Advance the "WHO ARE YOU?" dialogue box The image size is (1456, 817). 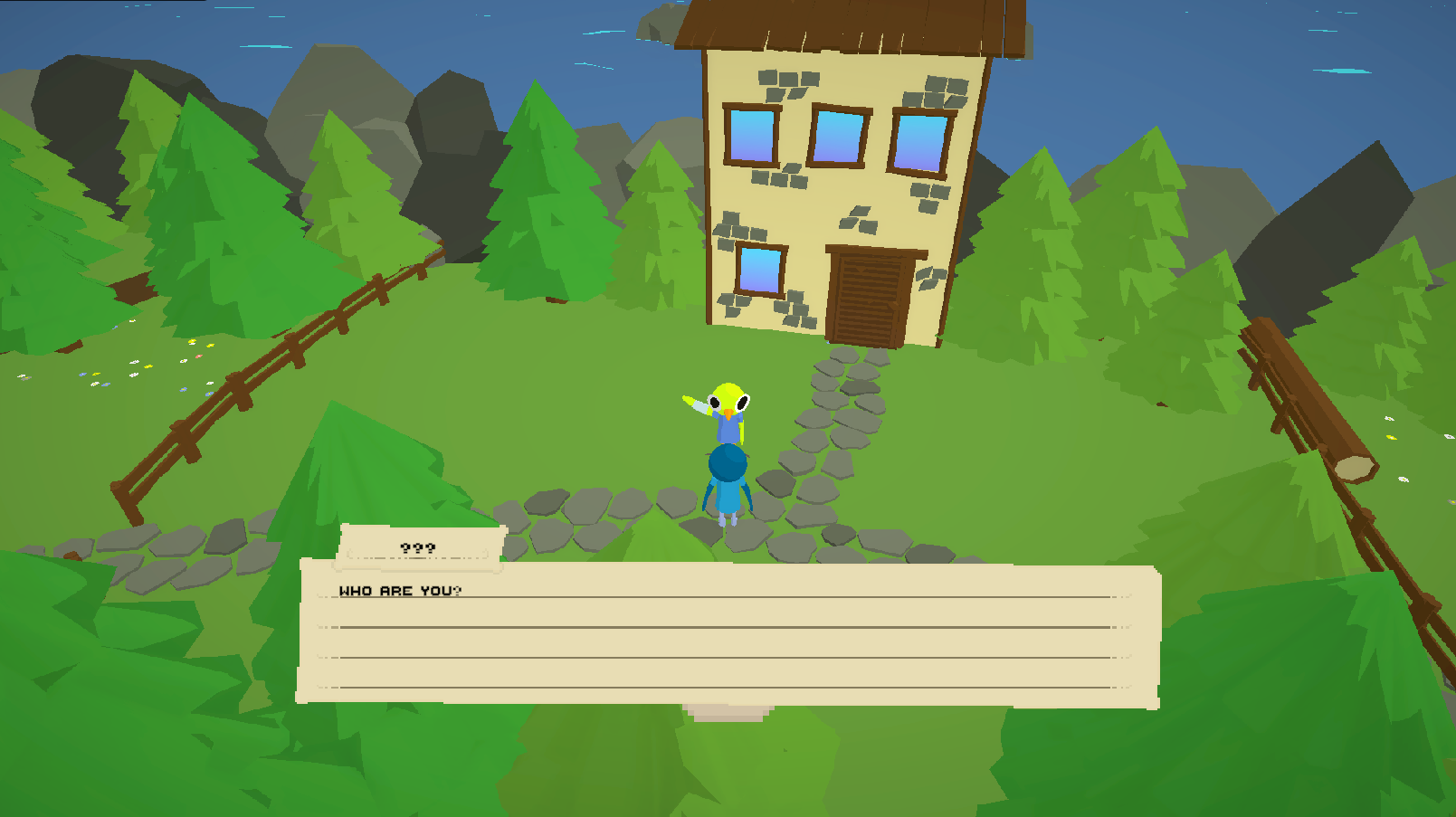click(x=728, y=633)
